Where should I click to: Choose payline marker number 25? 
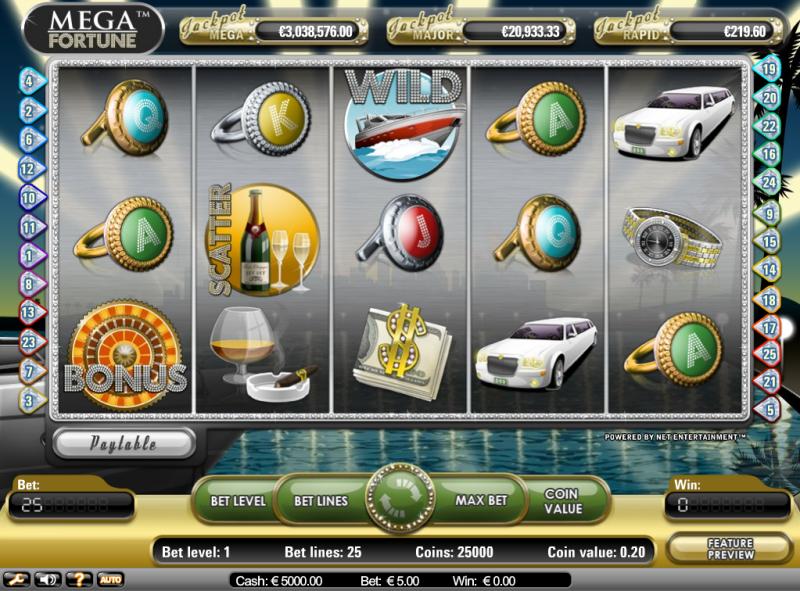(x=769, y=353)
